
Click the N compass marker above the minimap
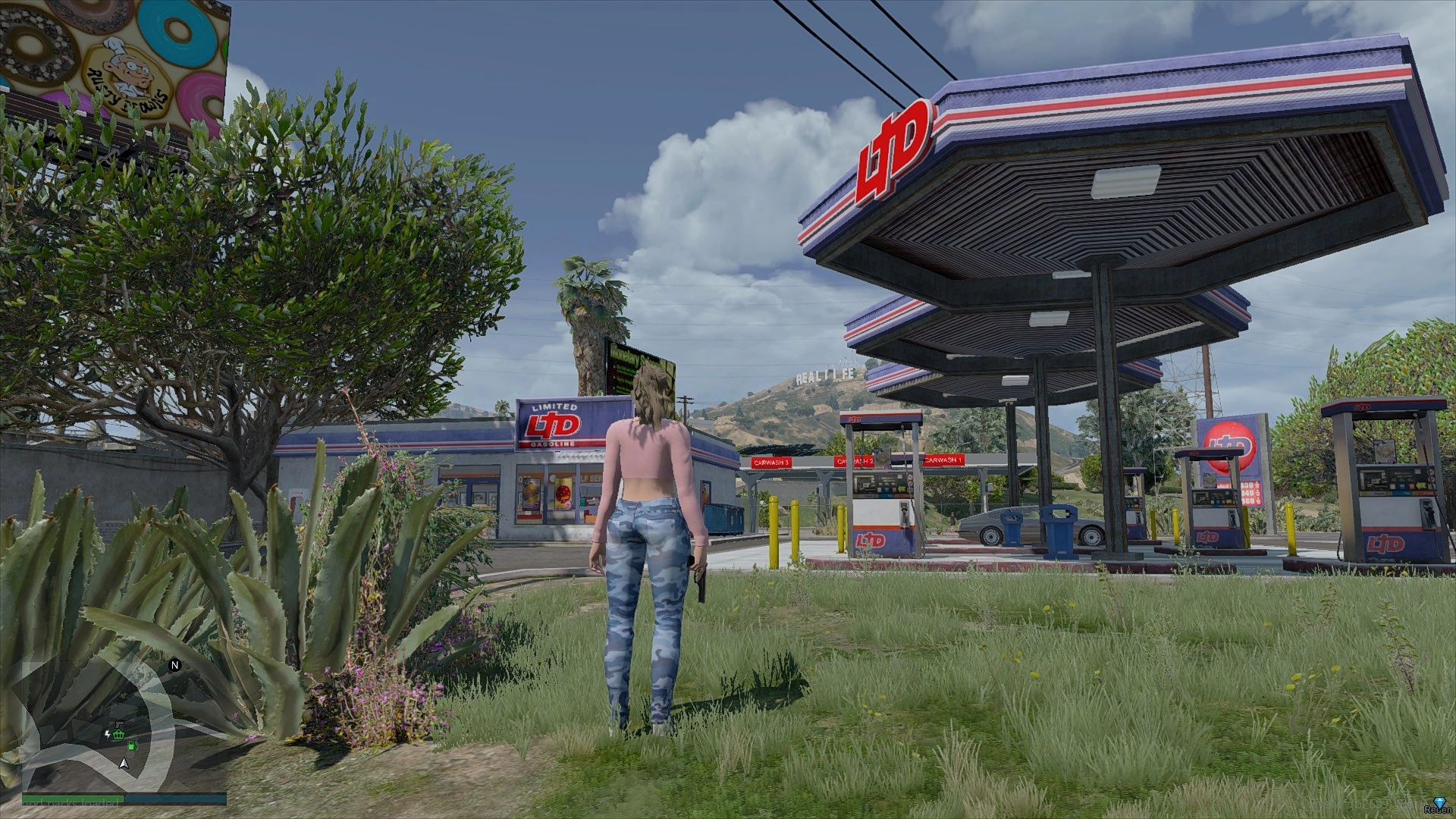click(x=174, y=664)
